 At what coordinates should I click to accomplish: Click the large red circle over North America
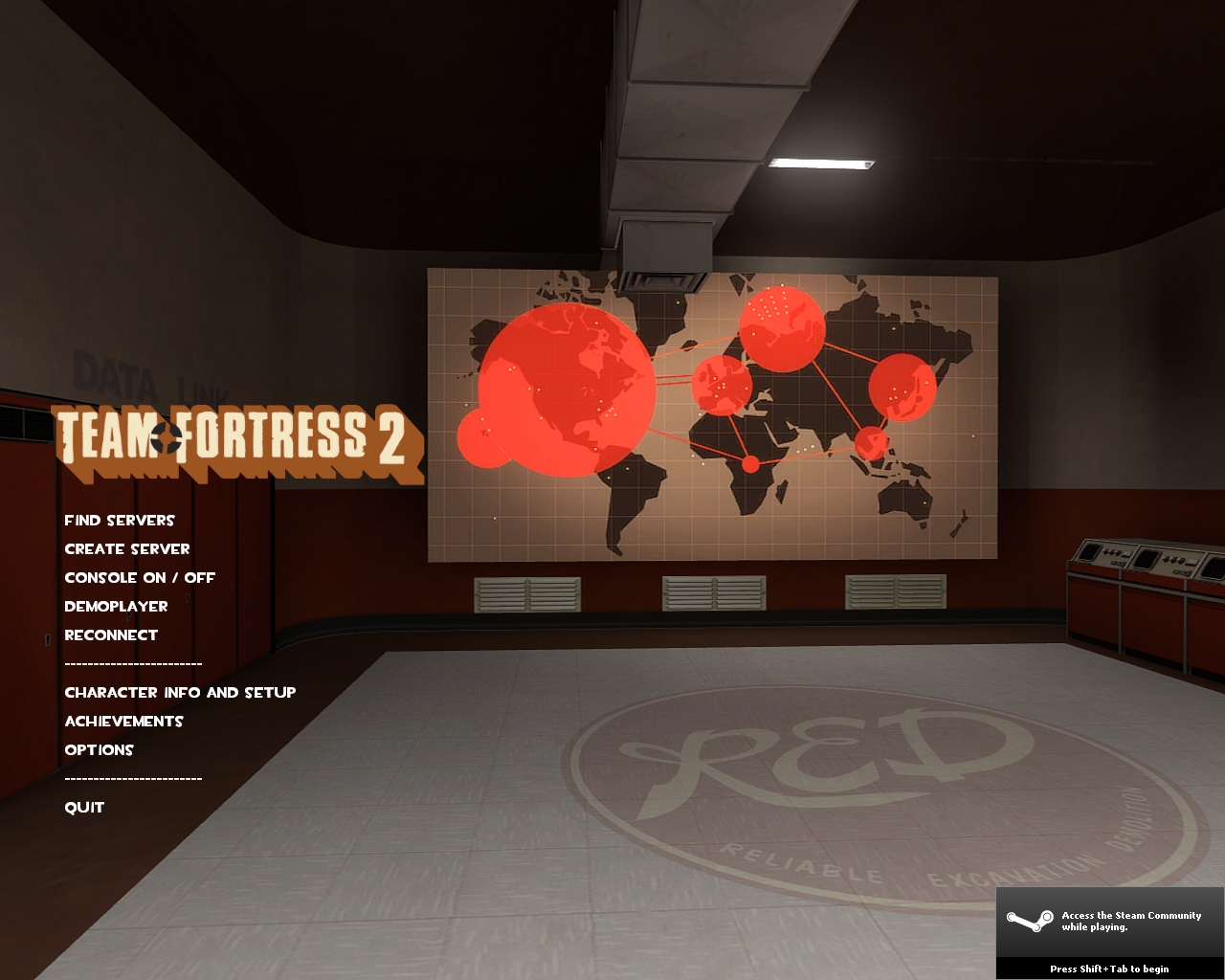(565, 392)
